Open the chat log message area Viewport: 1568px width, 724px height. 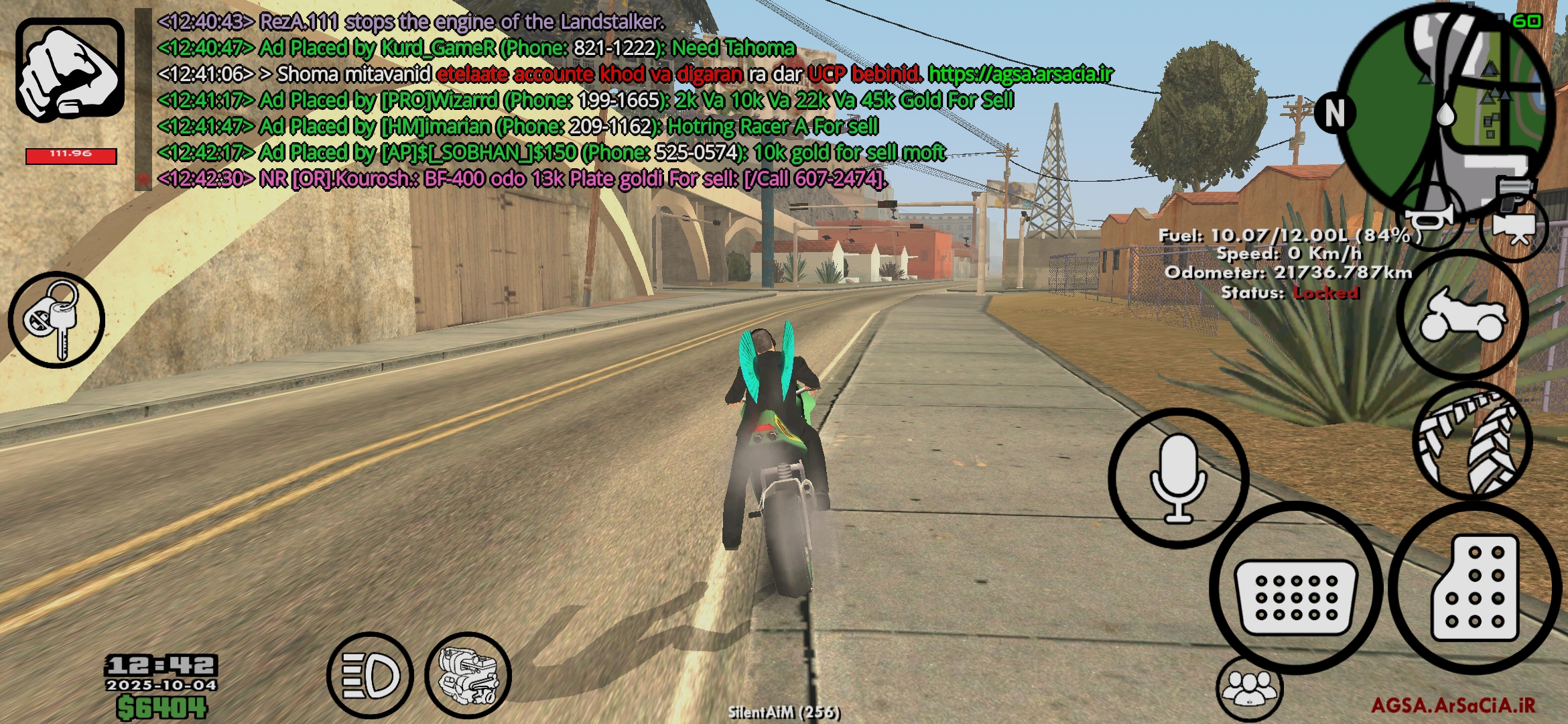pos(536,101)
